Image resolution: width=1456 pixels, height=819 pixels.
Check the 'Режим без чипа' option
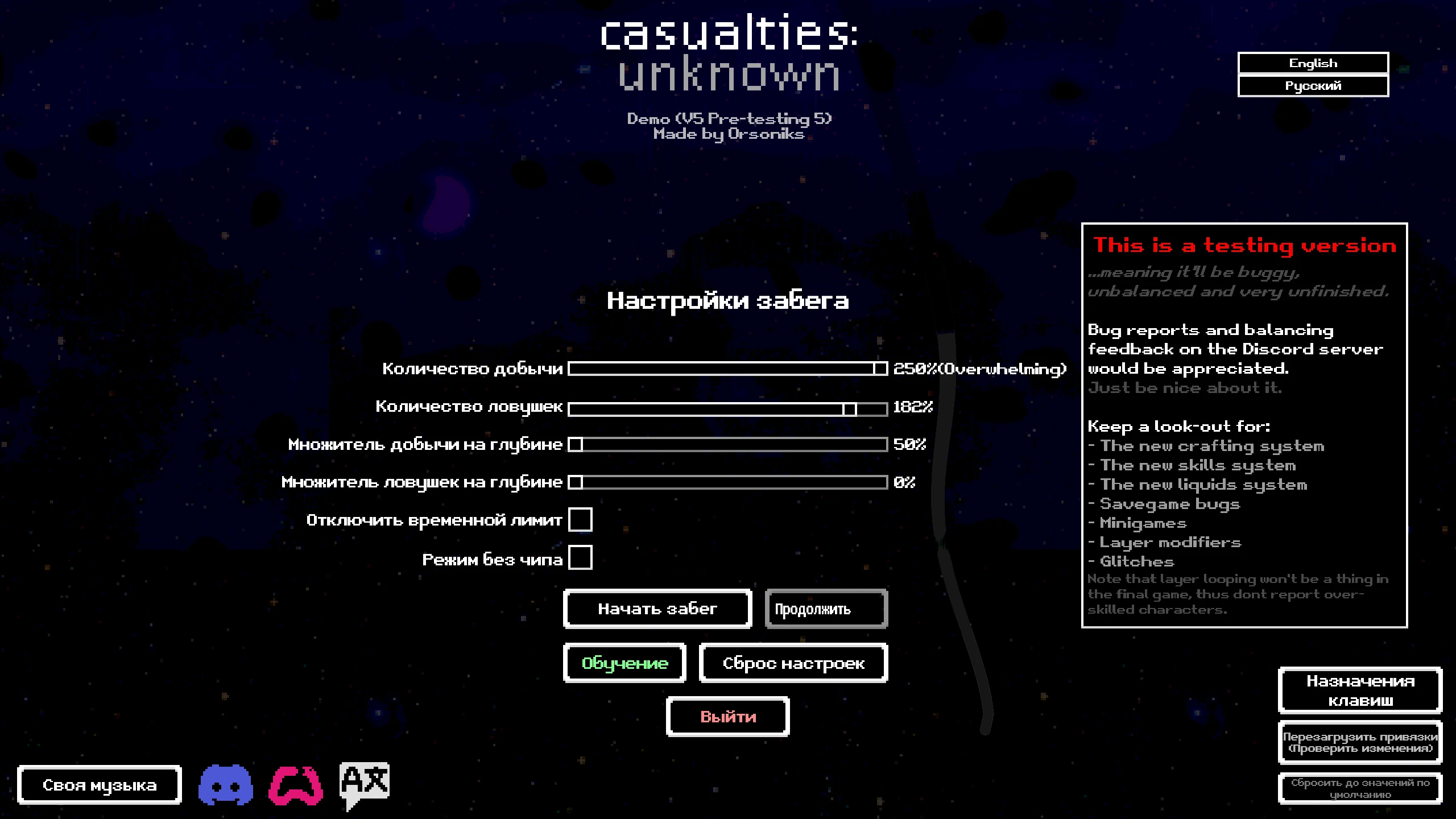tap(581, 559)
